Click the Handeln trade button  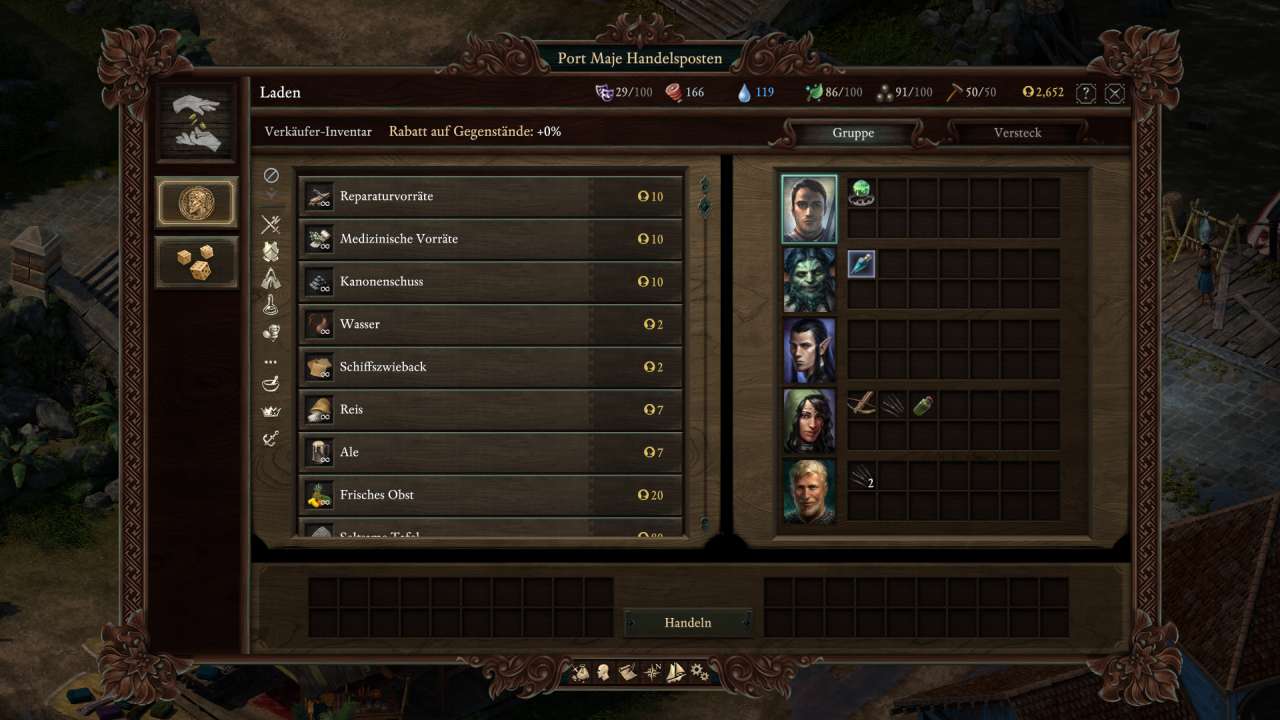[688, 622]
